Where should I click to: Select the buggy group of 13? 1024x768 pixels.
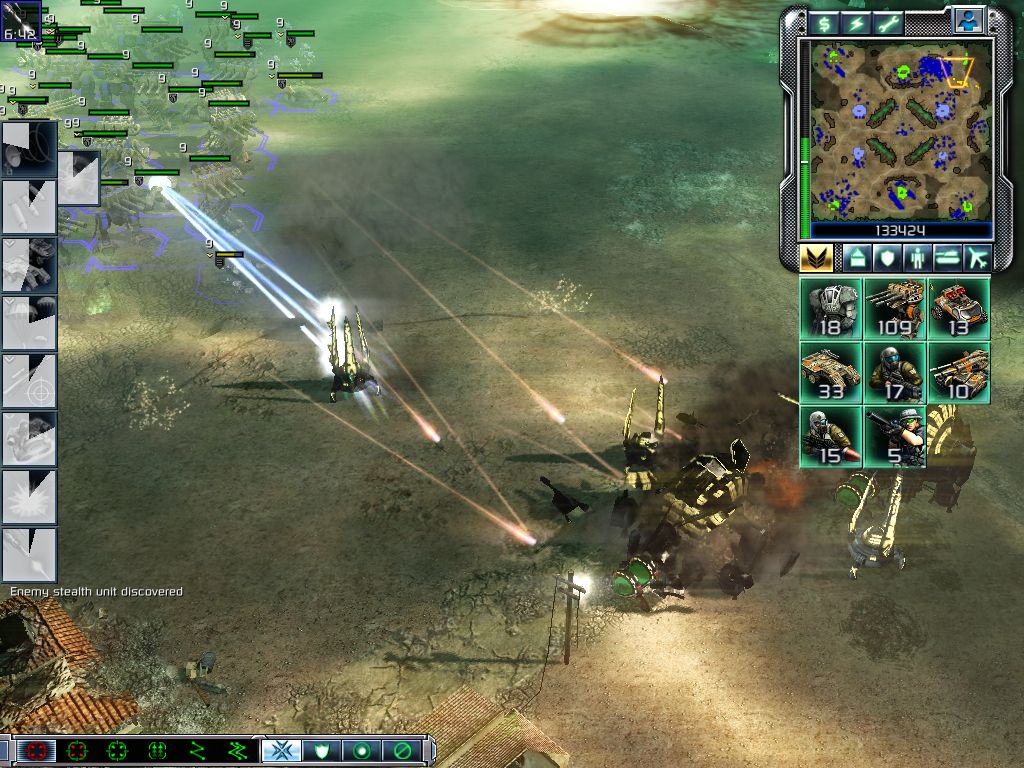[958, 309]
